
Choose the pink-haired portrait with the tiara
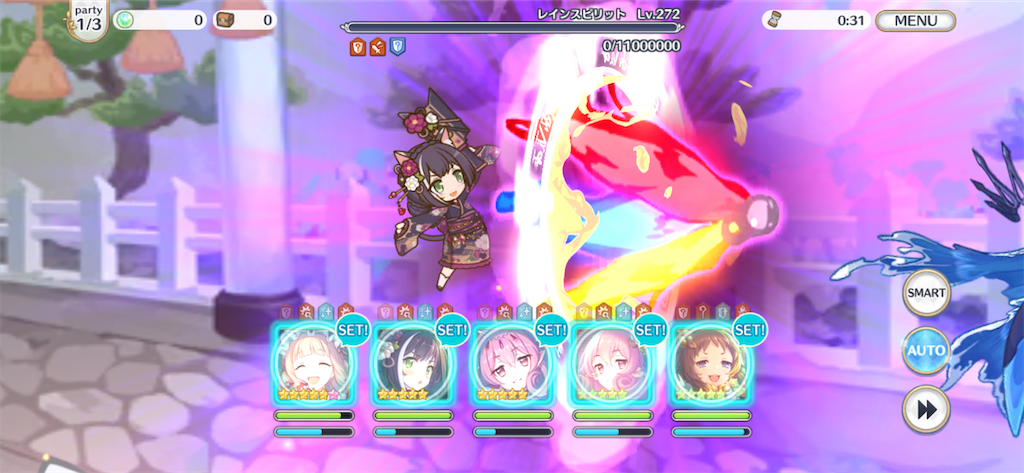point(512,364)
